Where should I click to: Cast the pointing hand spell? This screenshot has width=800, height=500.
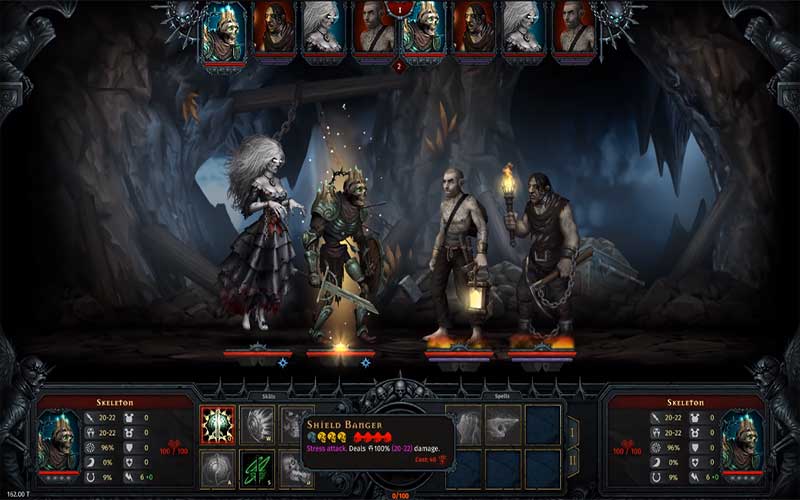coord(503,424)
